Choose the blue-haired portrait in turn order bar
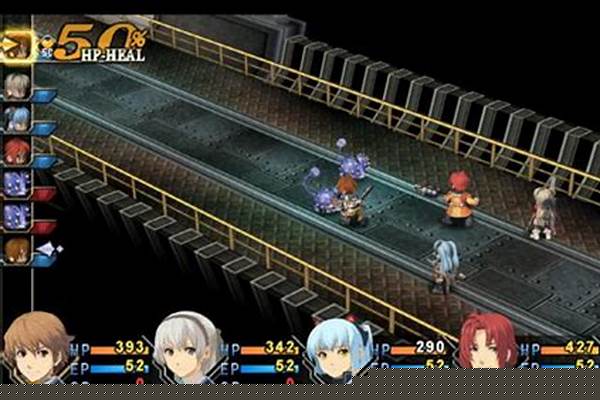The height and width of the screenshot is (400, 600). [x=17, y=120]
